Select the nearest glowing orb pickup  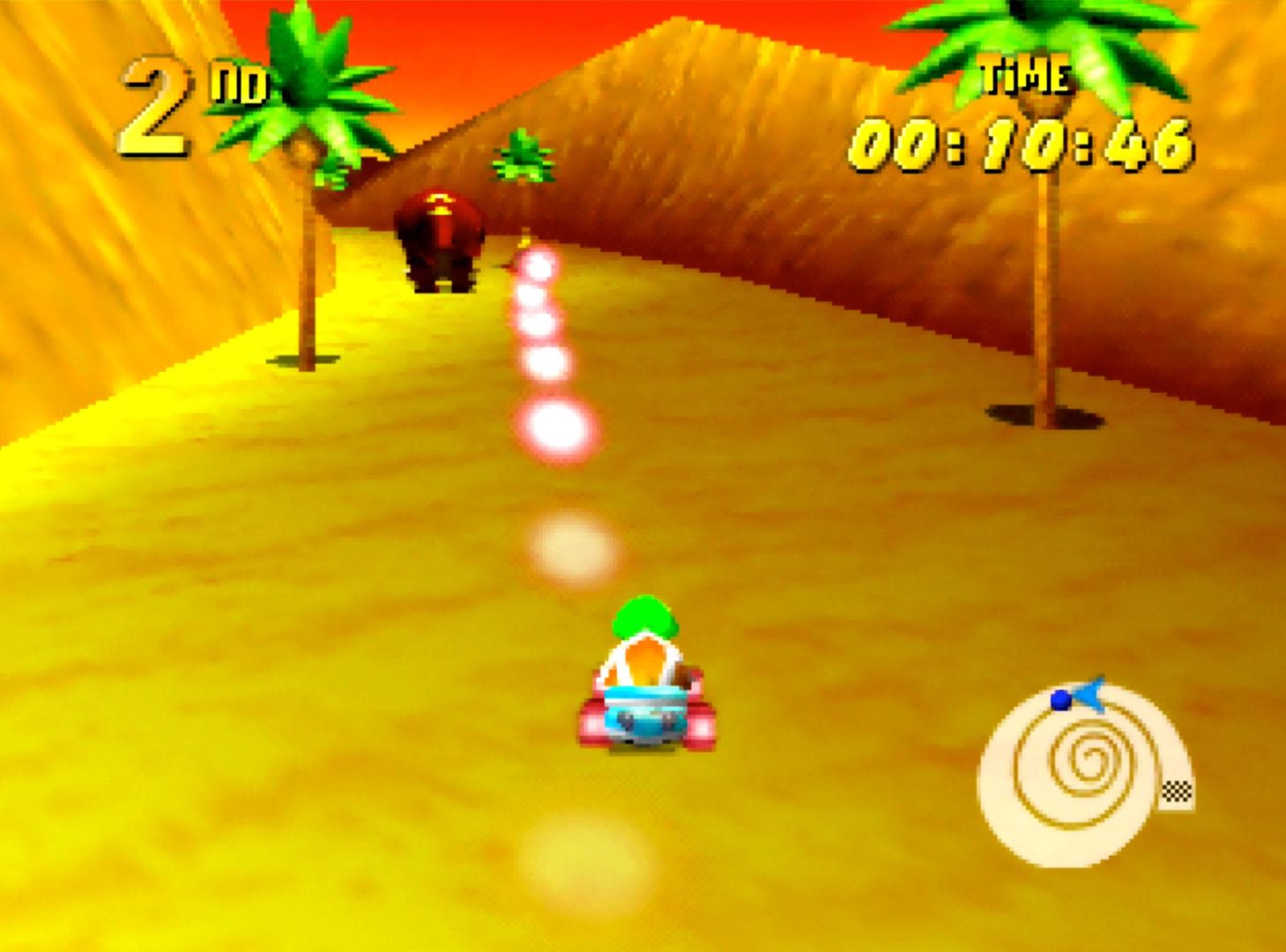point(559,428)
